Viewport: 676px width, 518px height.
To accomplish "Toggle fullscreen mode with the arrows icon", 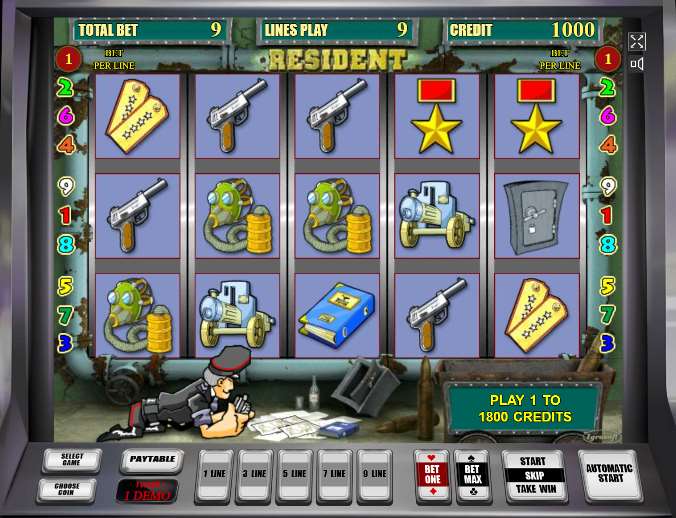I will click(637, 41).
